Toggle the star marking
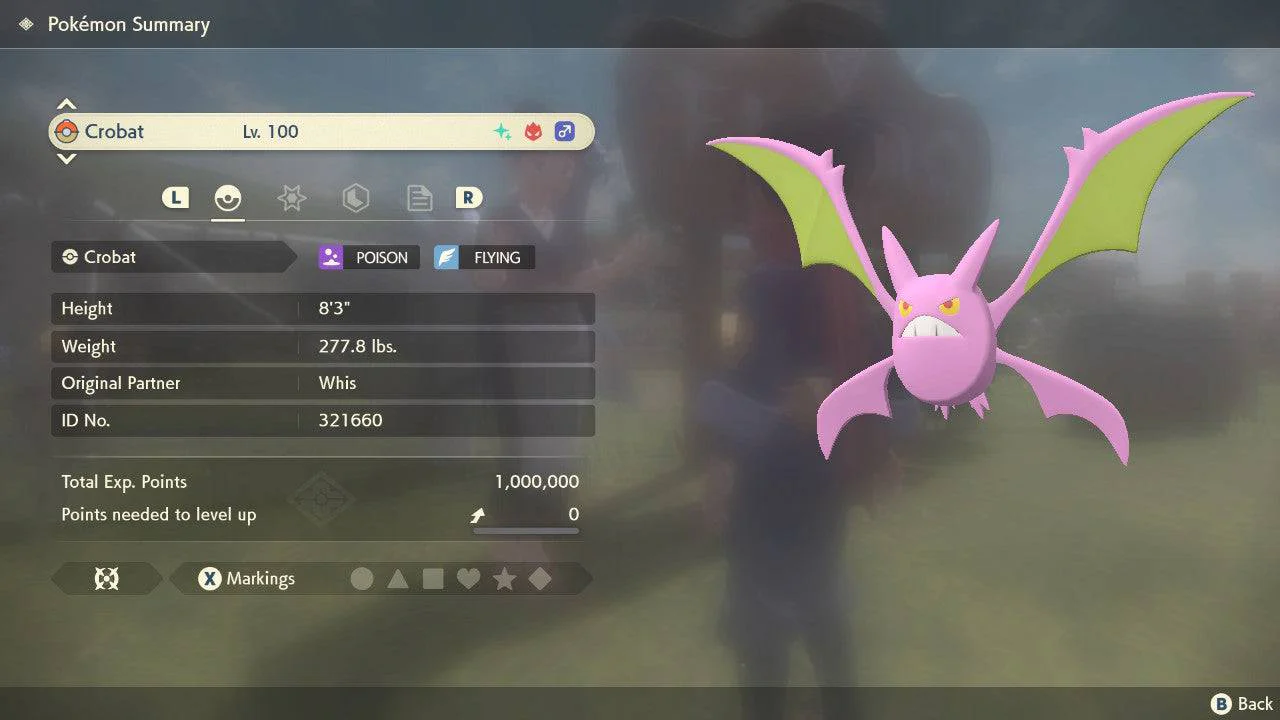Screen dimensions: 1280x720 (x=505, y=579)
